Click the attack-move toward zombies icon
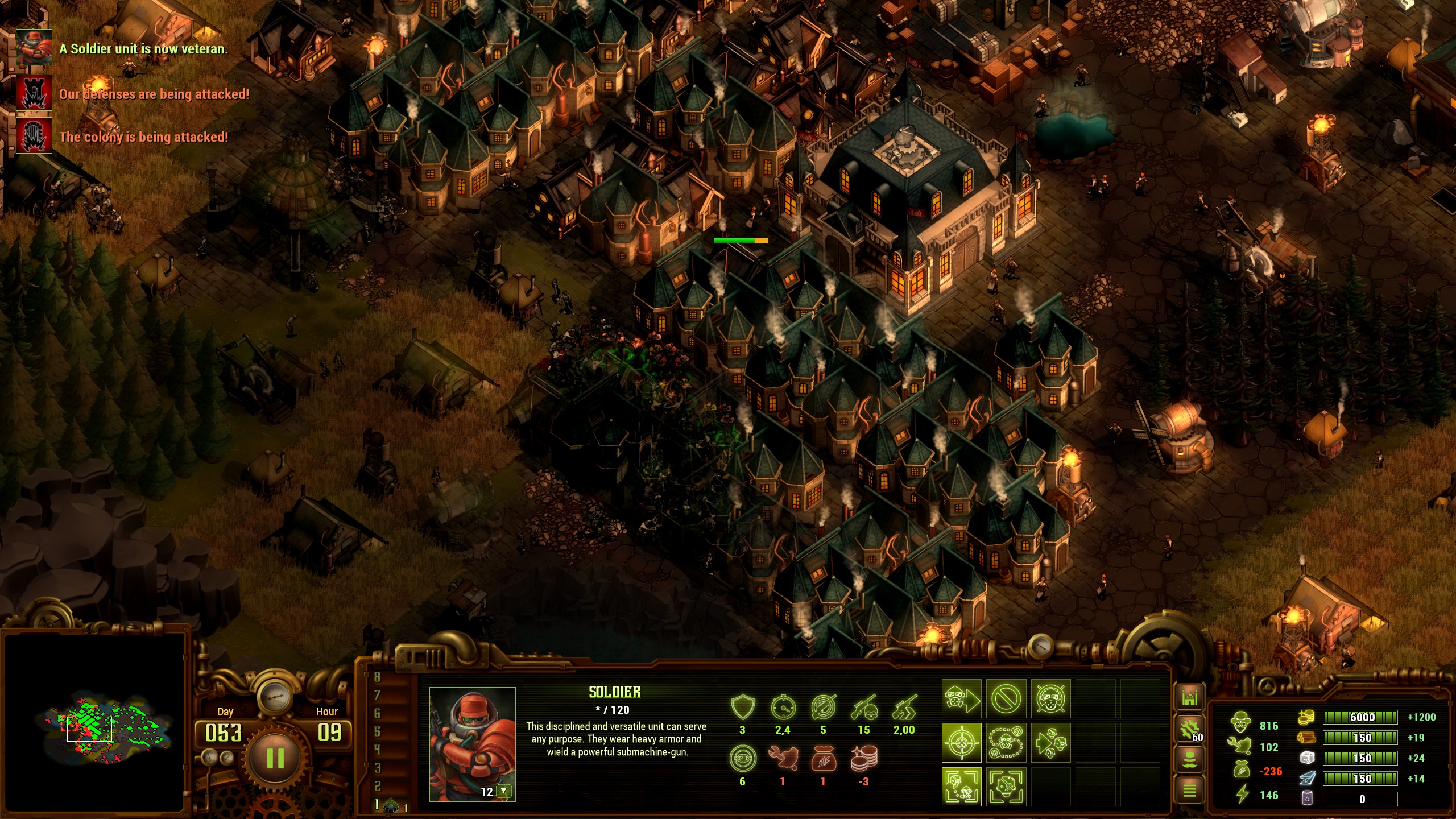 click(x=1051, y=742)
